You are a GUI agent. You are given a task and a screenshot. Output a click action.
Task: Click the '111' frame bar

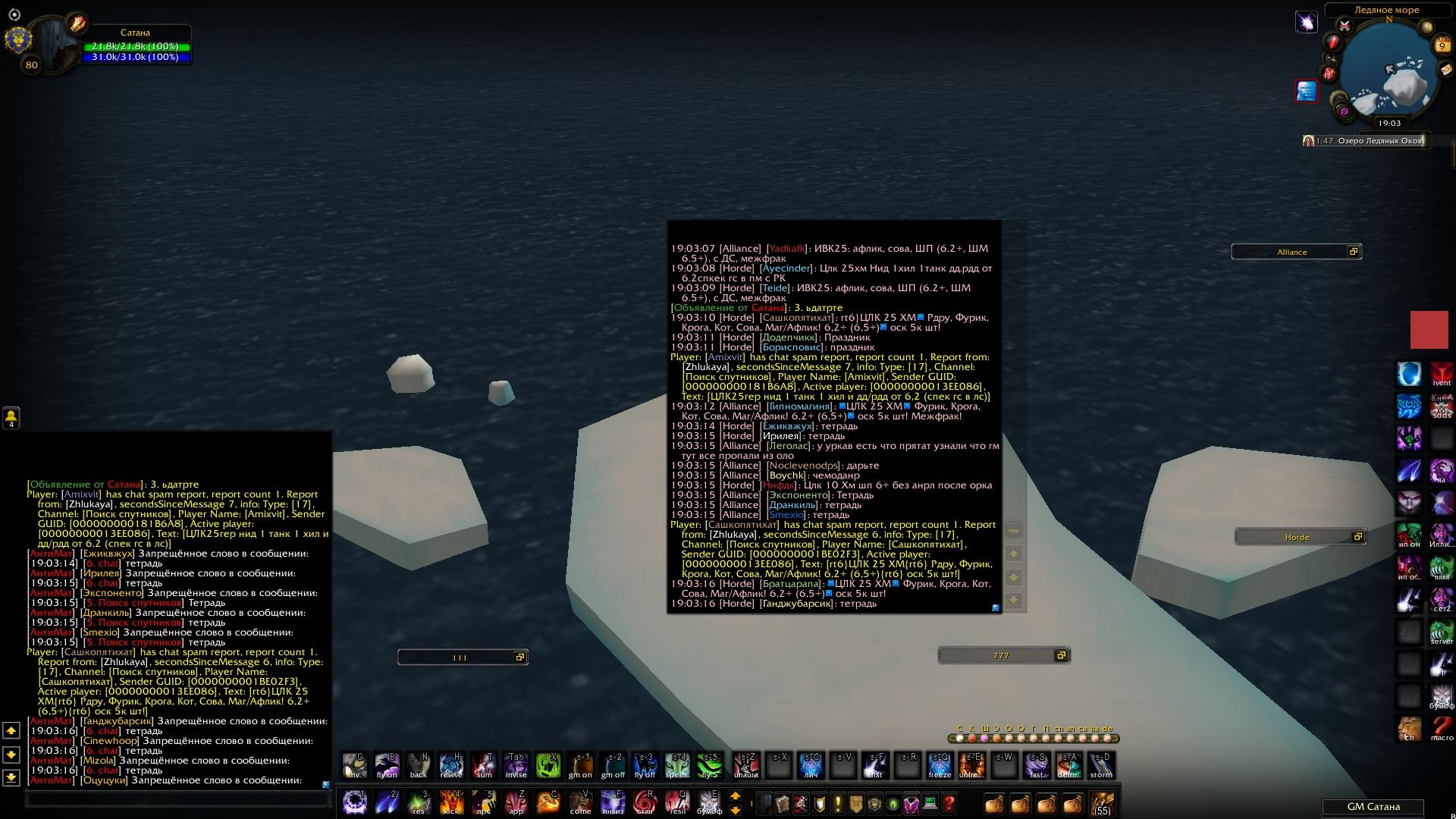(460, 657)
